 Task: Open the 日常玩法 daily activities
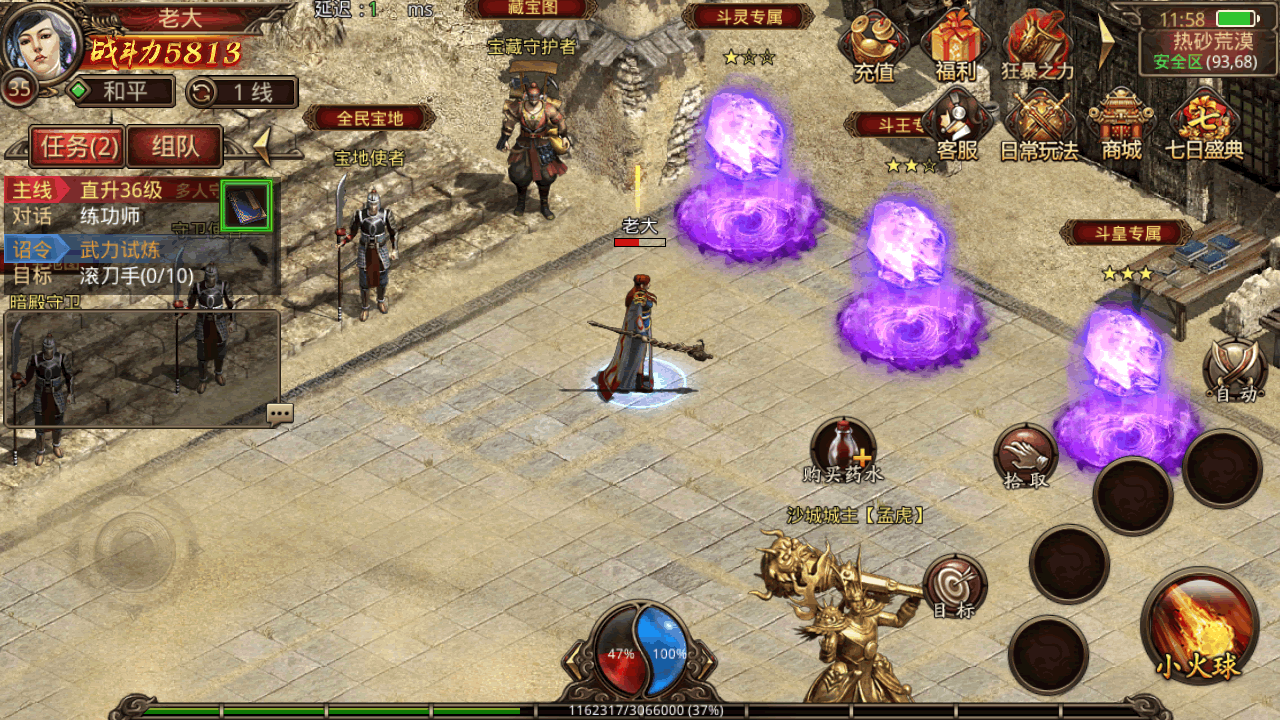tap(1039, 125)
